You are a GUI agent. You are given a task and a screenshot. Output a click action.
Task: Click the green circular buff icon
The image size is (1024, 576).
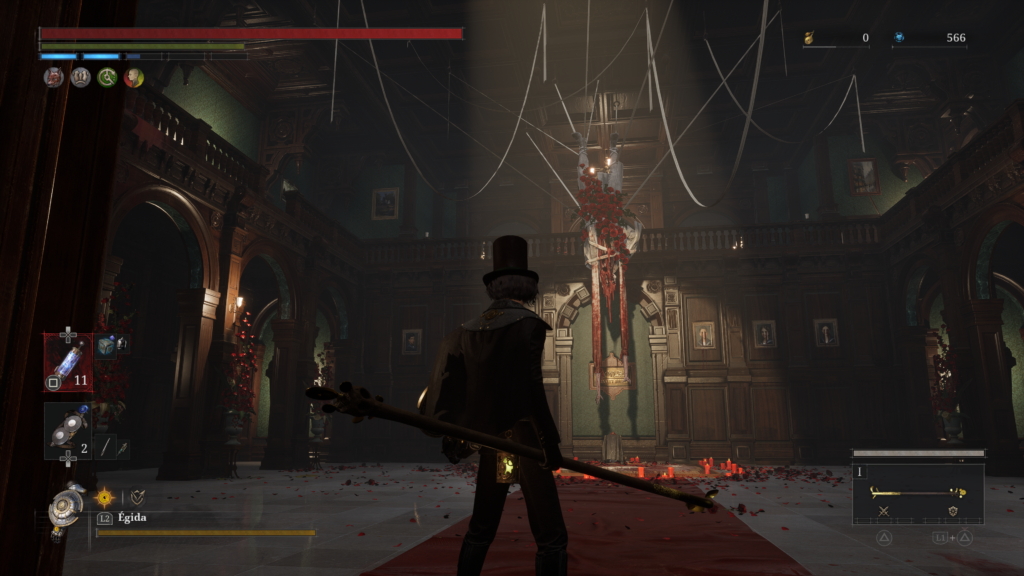tap(107, 77)
